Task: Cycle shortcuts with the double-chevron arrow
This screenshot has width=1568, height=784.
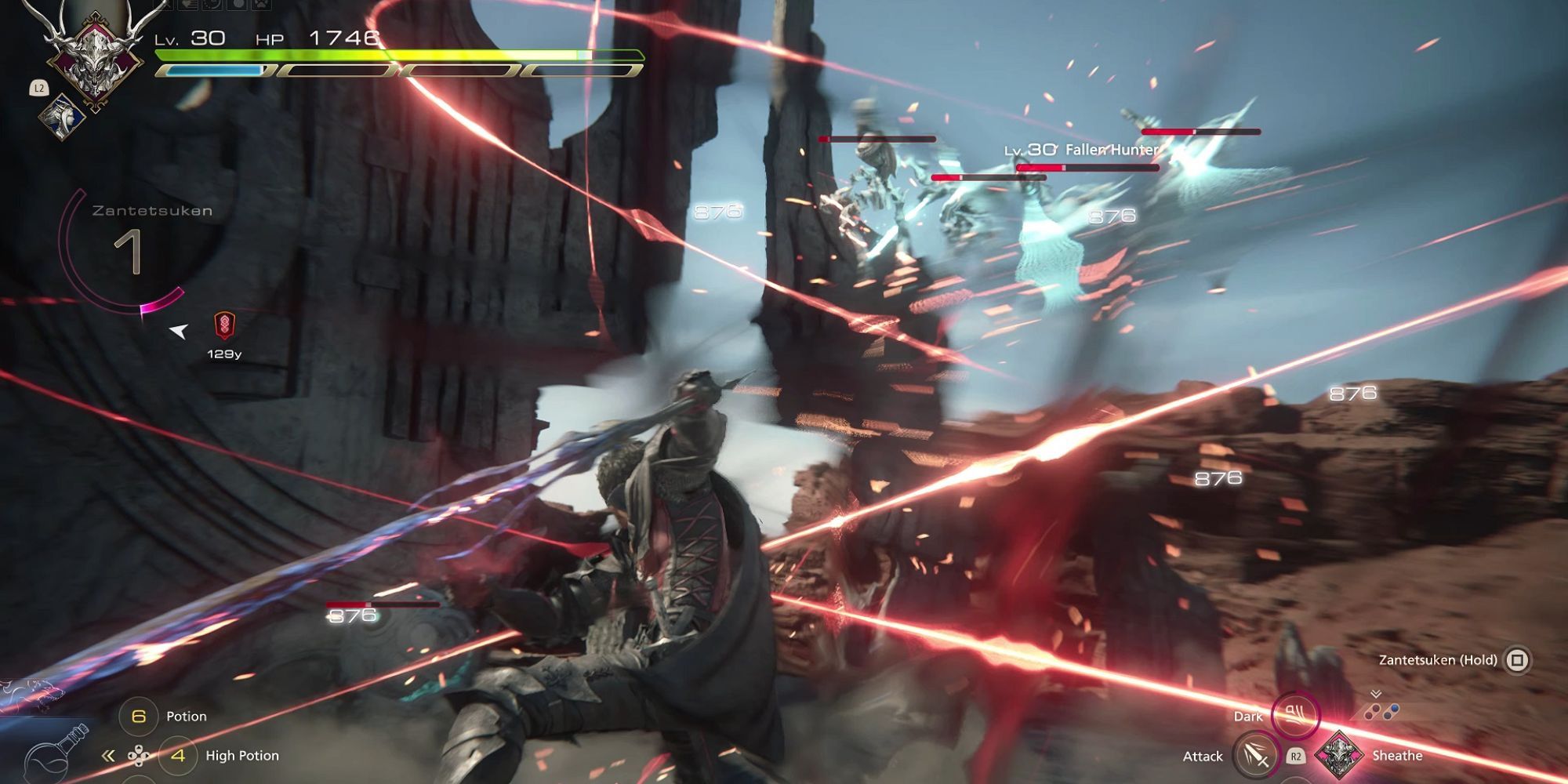Action: coord(108,756)
